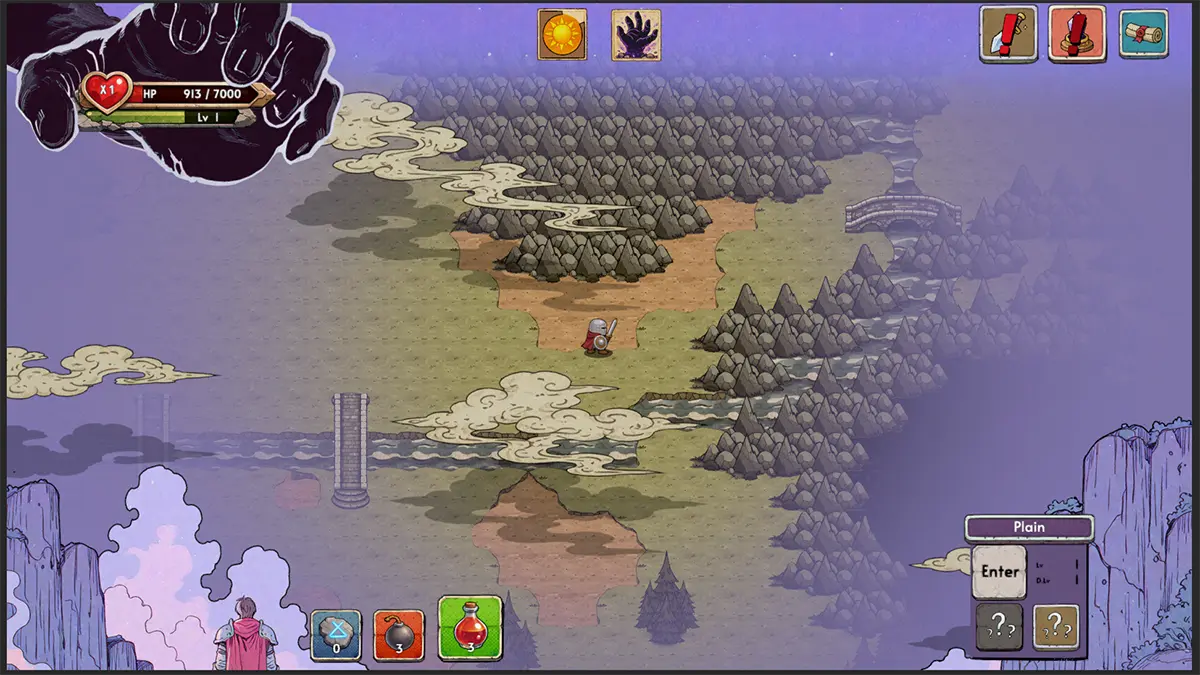Use the black bomb item
The image size is (1200, 675).
399,635
